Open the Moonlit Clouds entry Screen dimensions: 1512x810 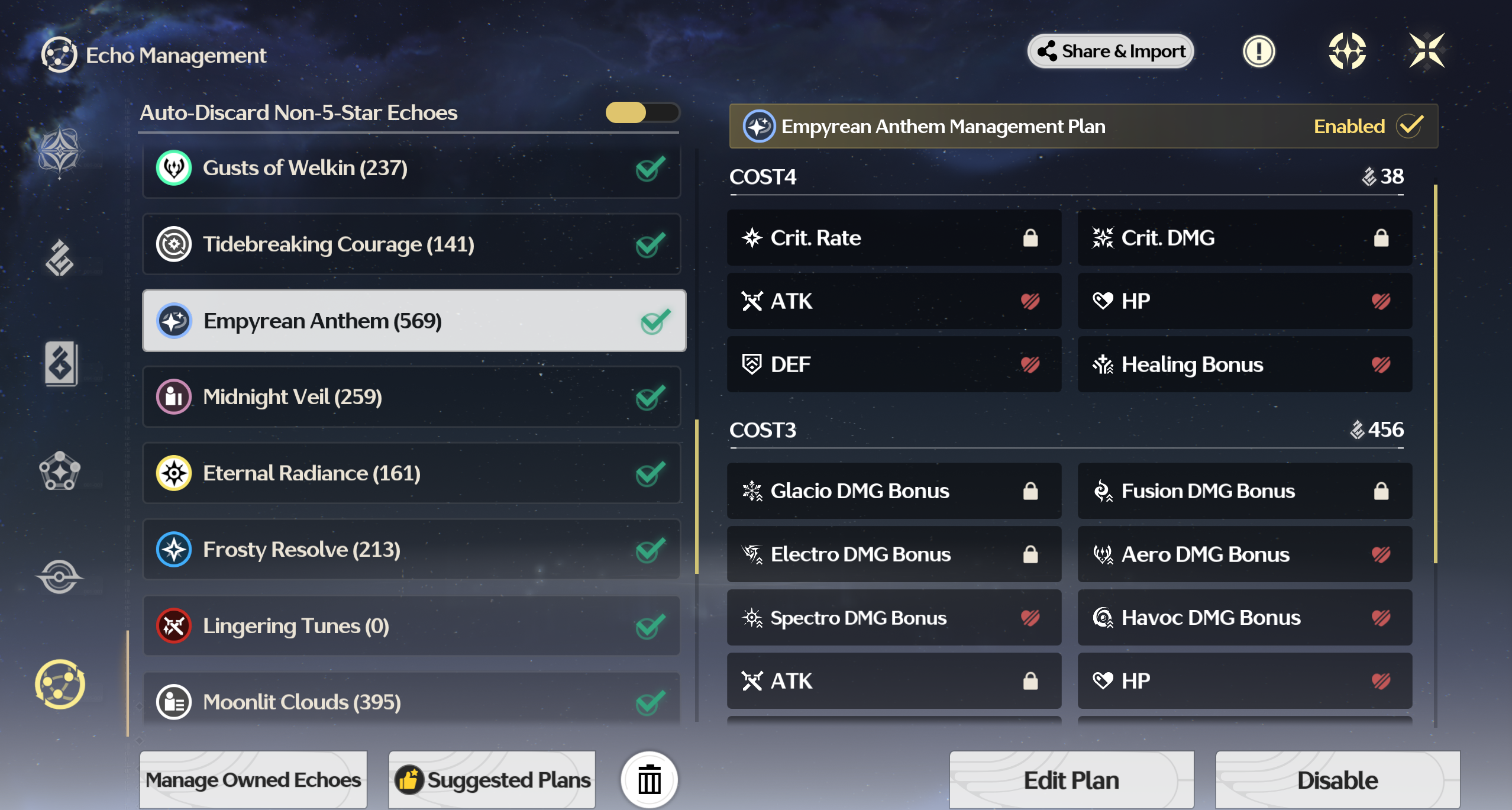(411, 702)
